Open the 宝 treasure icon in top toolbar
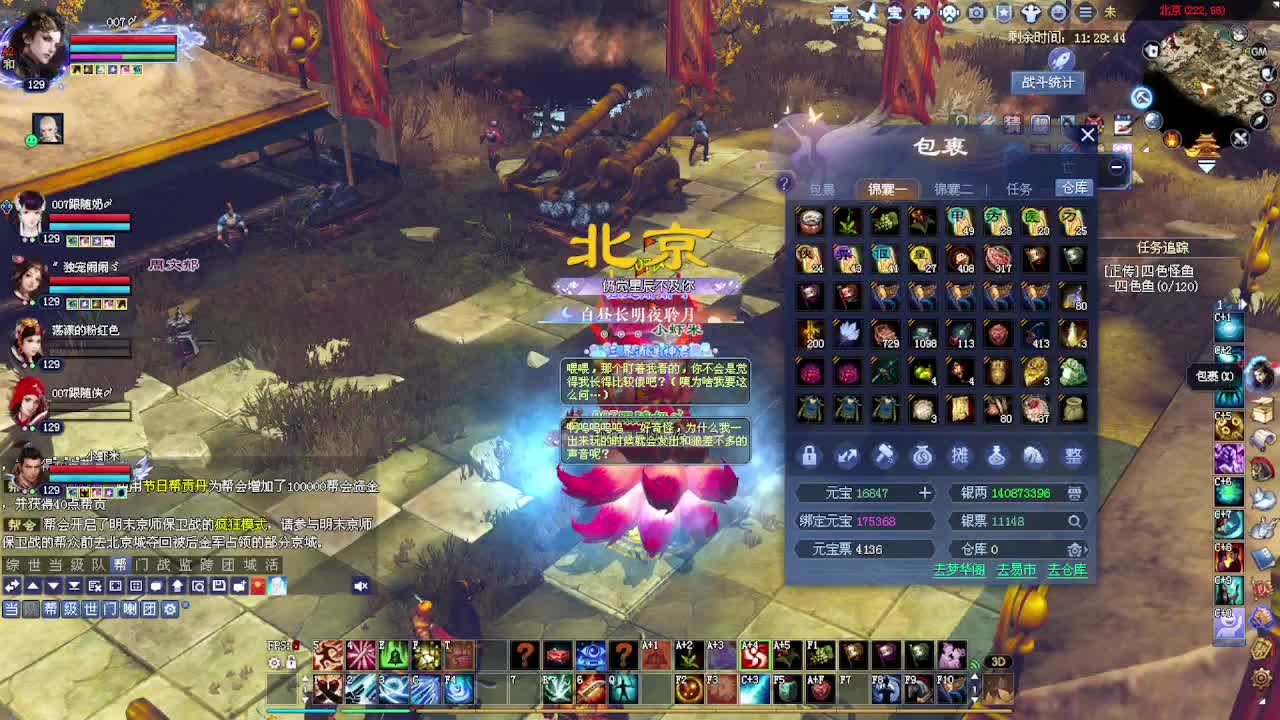 click(896, 13)
